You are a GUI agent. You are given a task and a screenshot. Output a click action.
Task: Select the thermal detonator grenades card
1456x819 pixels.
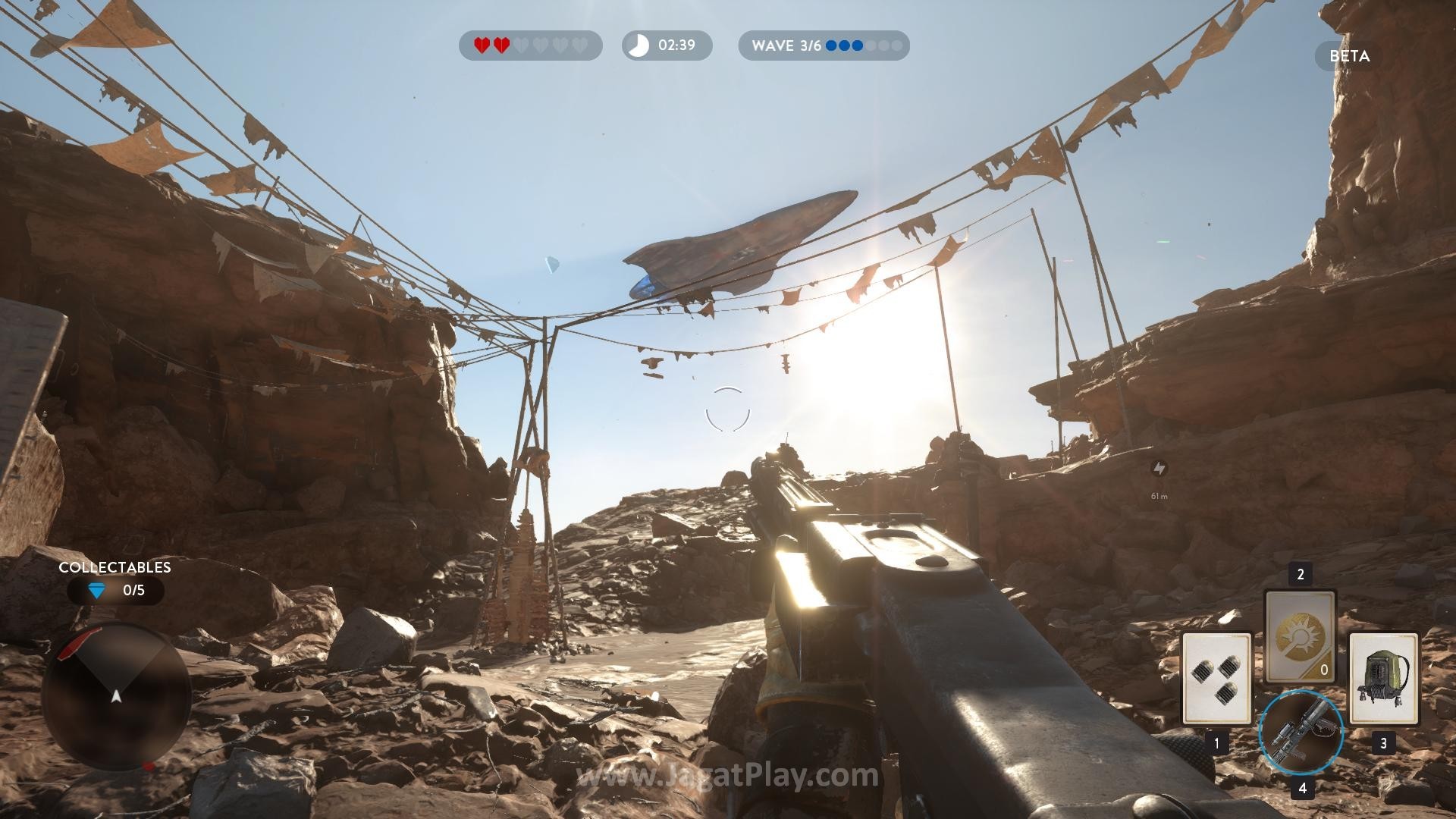(1216, 678)
